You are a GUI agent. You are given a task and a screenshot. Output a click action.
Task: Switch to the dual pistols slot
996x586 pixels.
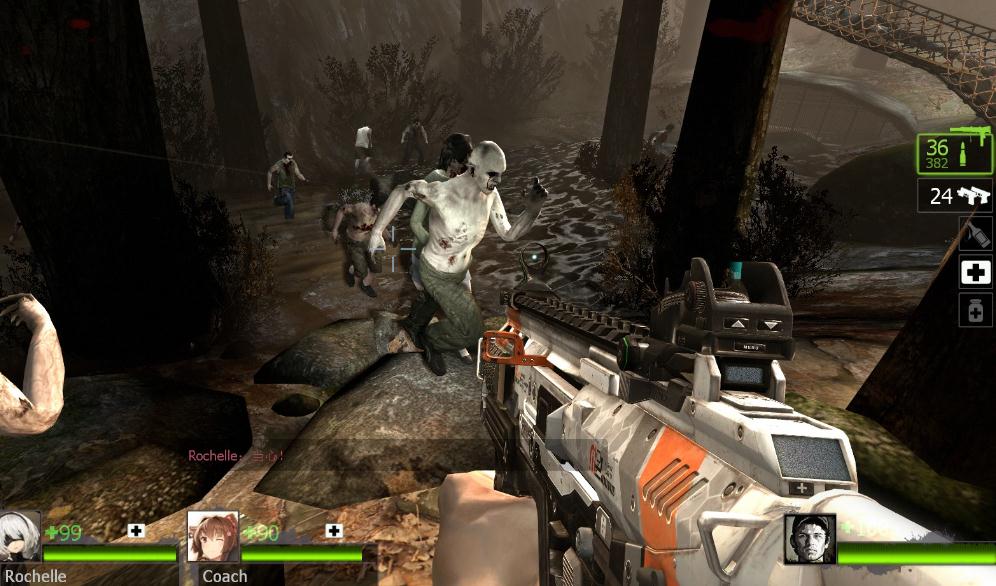(956, 196)
